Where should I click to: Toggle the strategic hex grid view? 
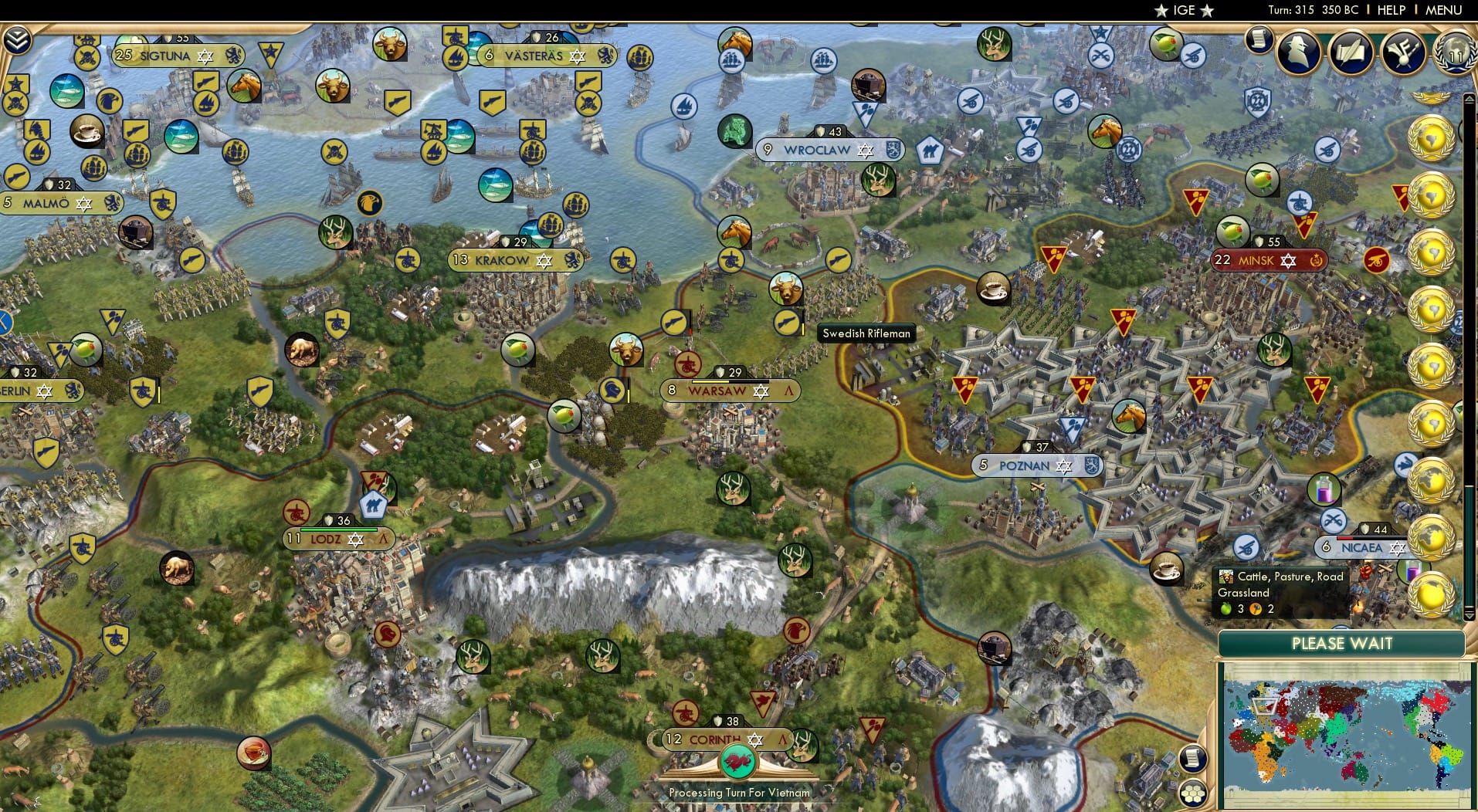[x=1195, y=792]
